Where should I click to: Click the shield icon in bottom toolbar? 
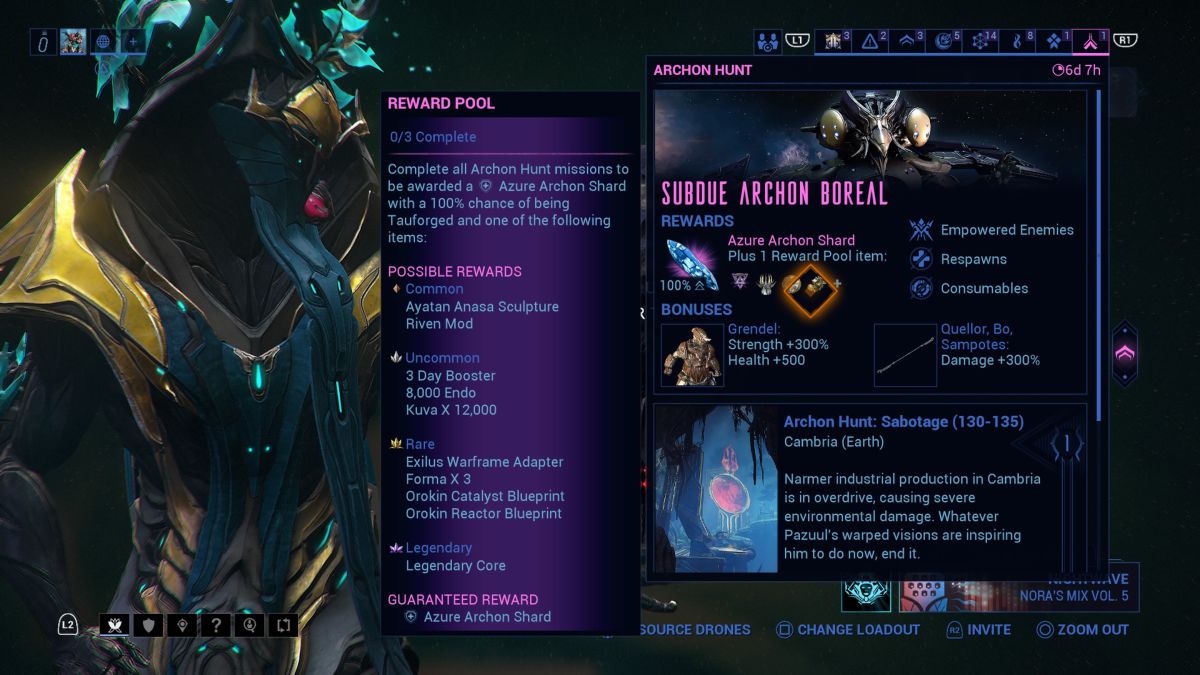coord(149,626)
